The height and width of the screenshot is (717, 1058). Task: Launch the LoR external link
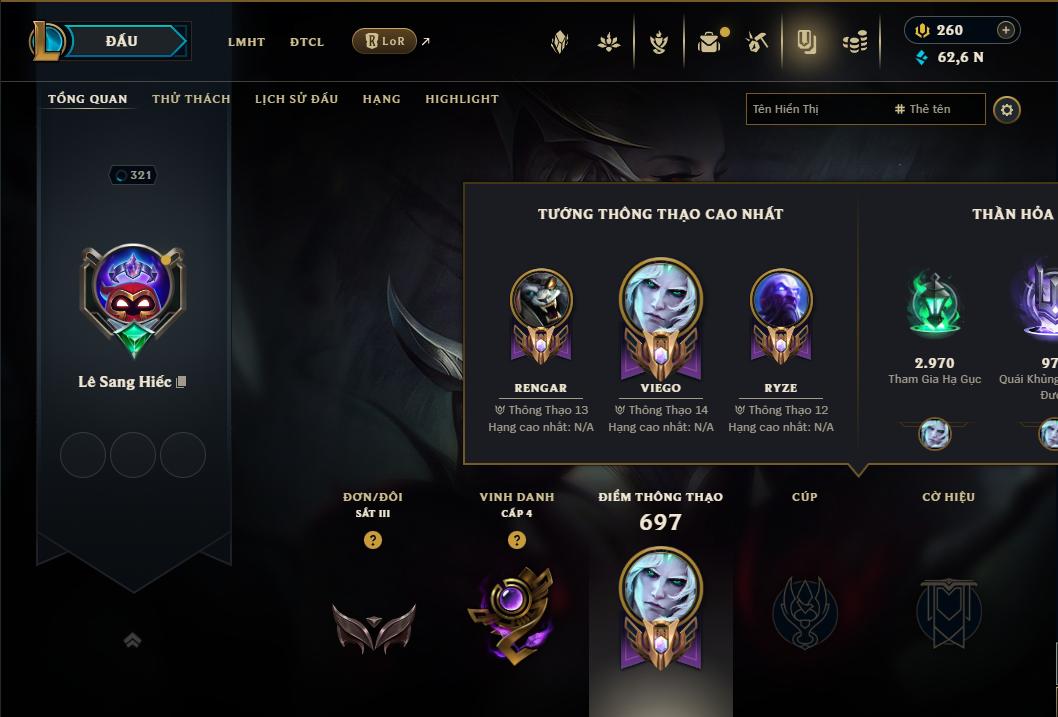(391, 41)
